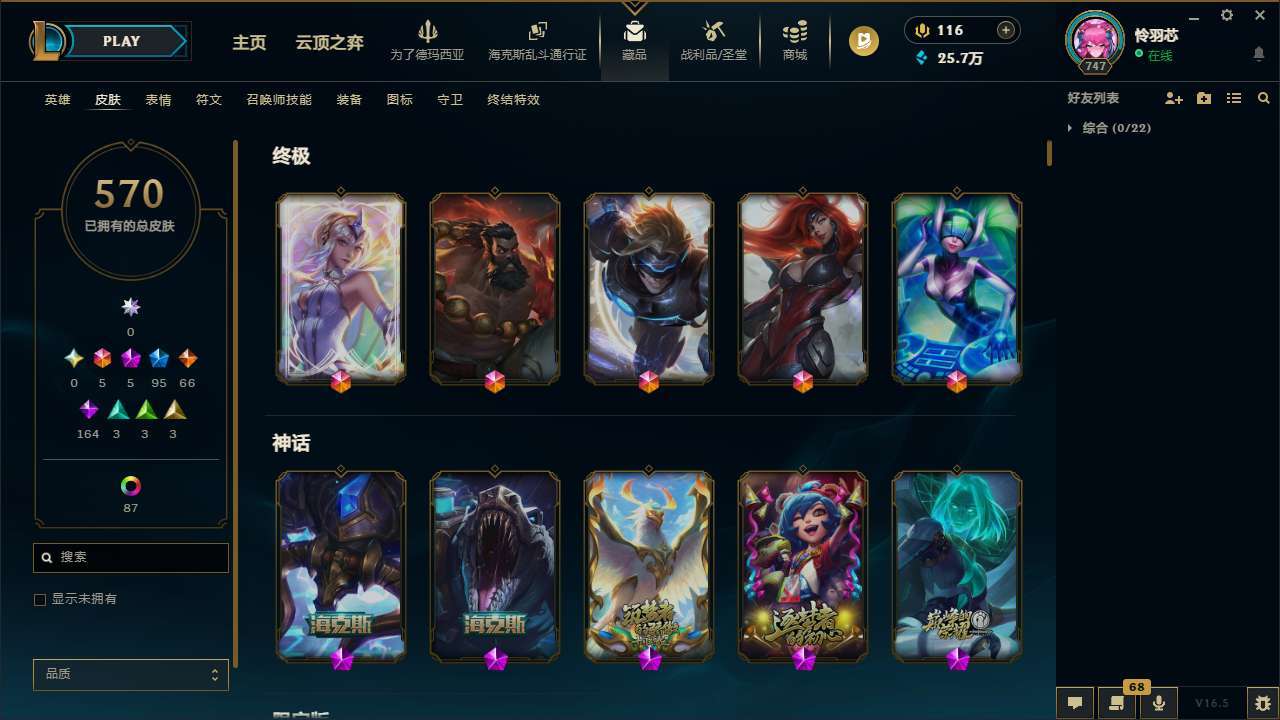
Task: Click the PLAY button
Action: pyautogui.click(x=120, y=41)
